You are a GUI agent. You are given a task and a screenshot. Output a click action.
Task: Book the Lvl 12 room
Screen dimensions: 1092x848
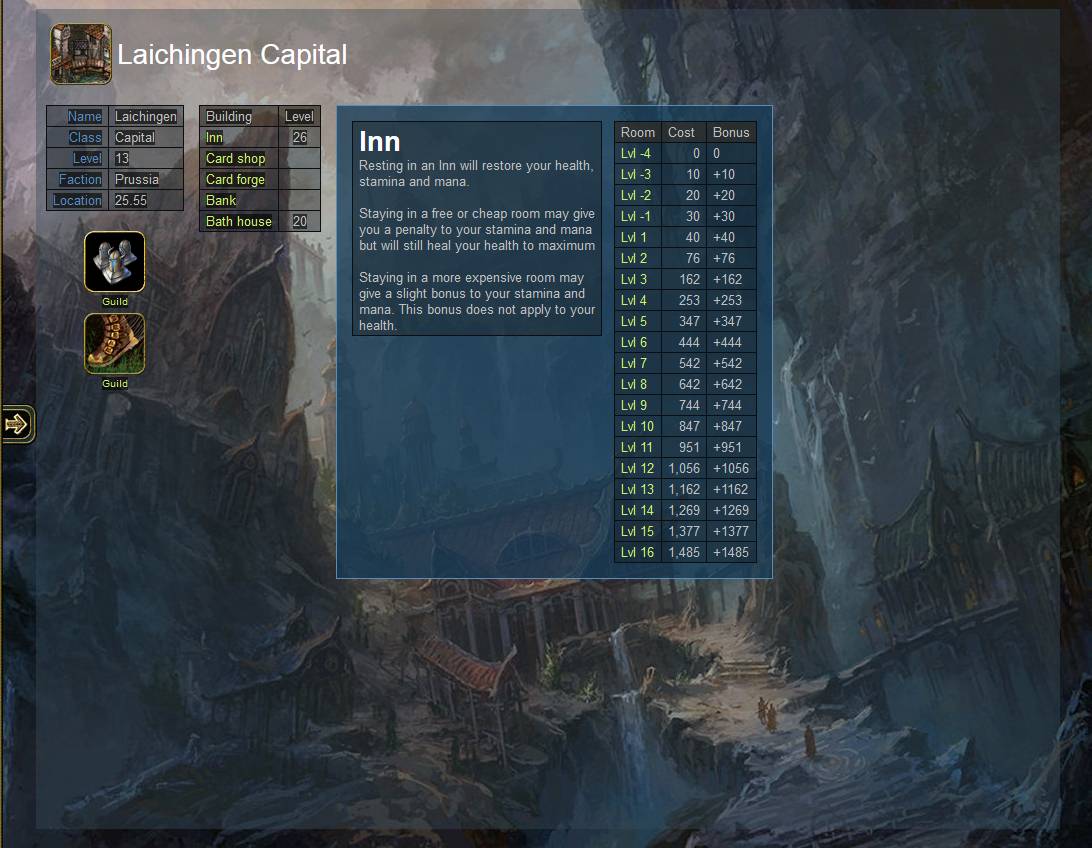(x=637, y=469)
